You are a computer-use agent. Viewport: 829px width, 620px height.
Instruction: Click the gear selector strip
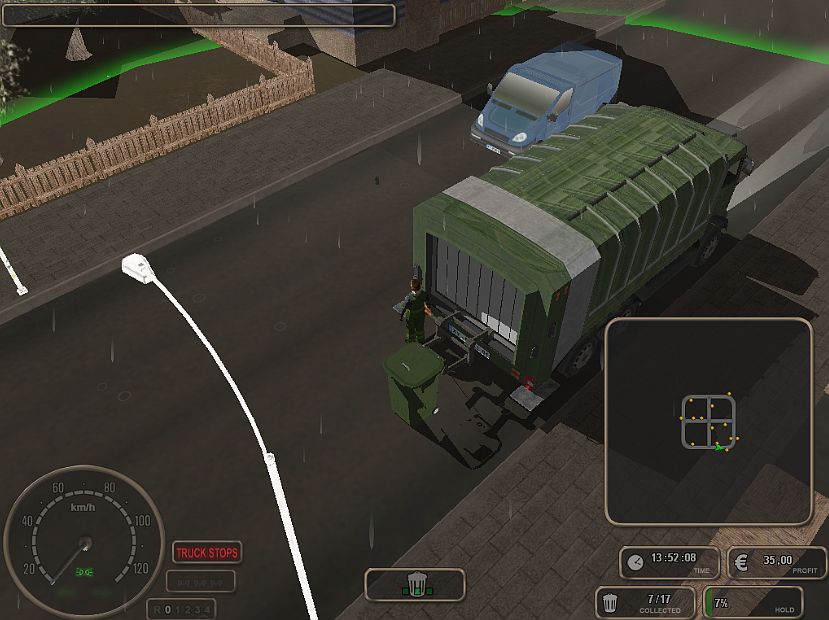point(181,608)
